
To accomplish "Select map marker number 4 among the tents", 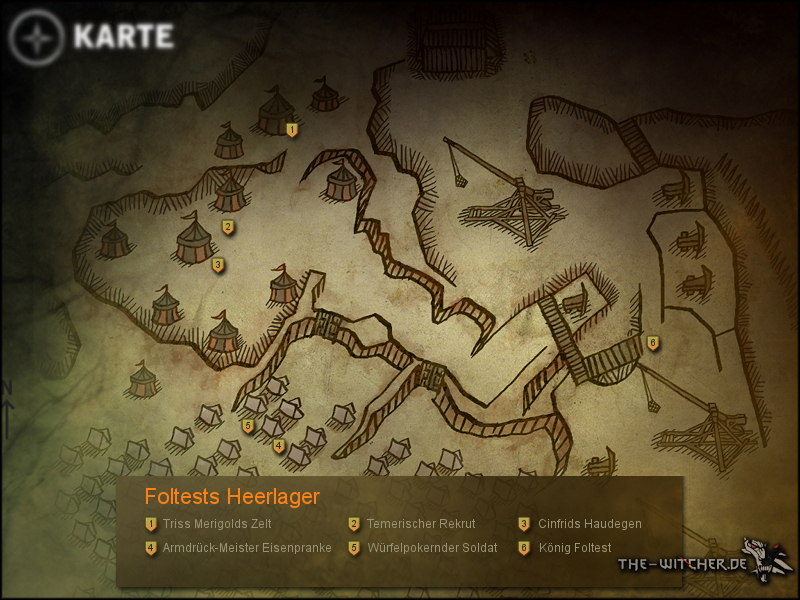I will click(x=279, y=446).
